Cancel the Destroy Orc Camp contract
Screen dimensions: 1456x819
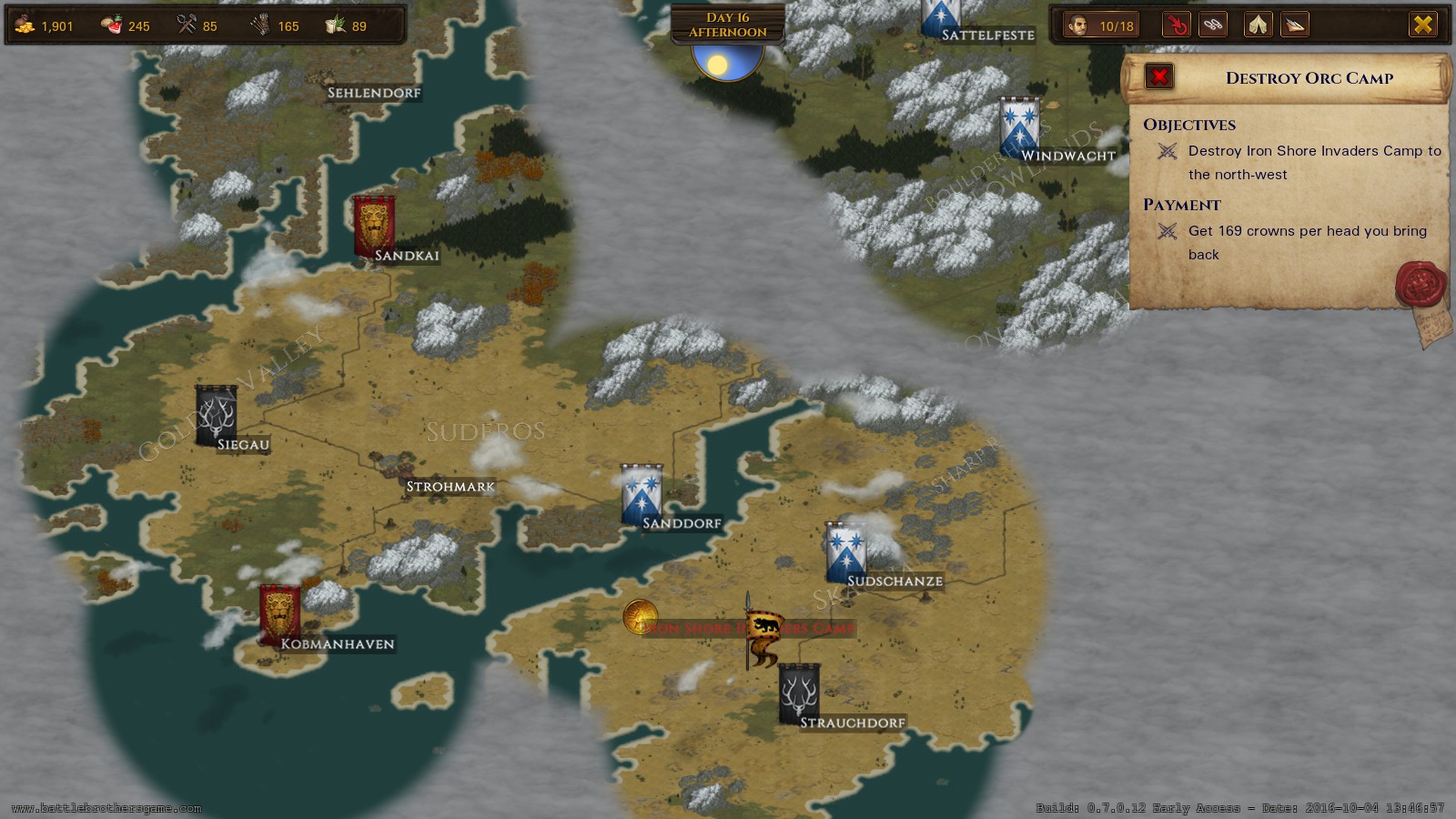[1159, 77]
